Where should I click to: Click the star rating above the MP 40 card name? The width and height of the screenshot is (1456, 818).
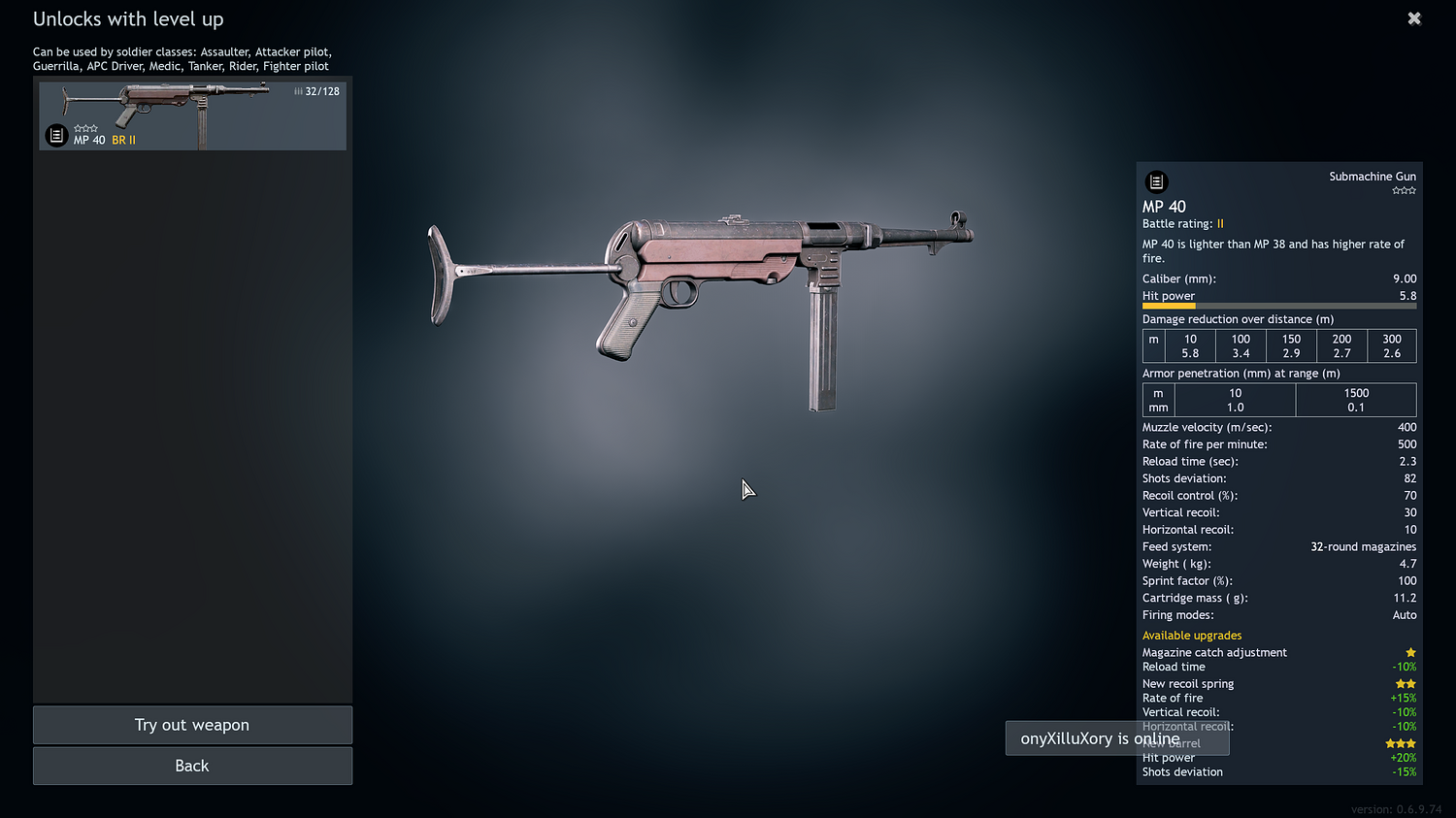86,127
